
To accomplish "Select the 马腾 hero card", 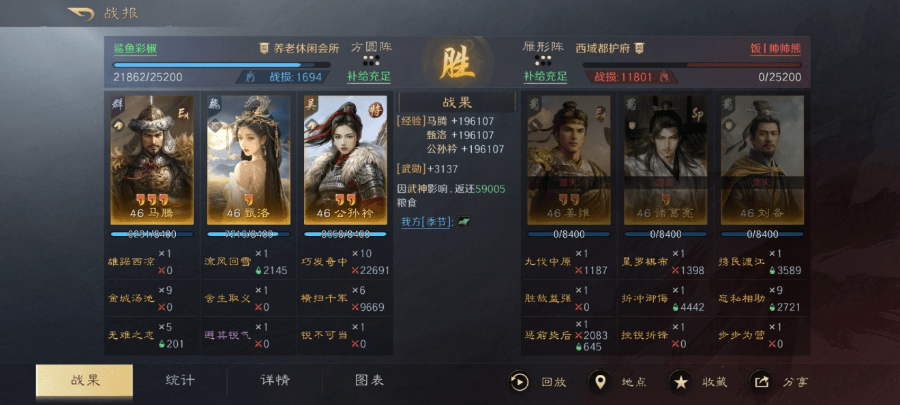I will (152, 160).
